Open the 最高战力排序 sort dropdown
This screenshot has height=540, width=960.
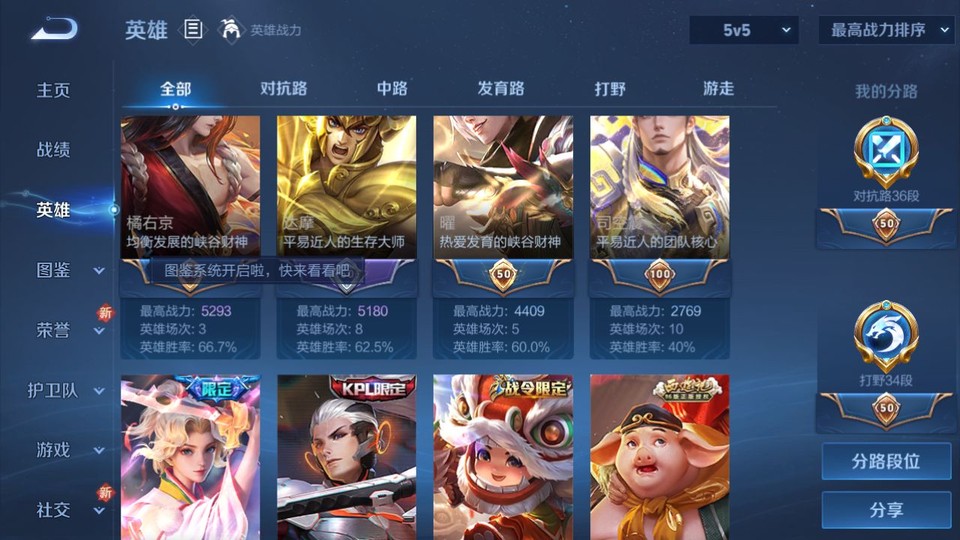(886, 31)
